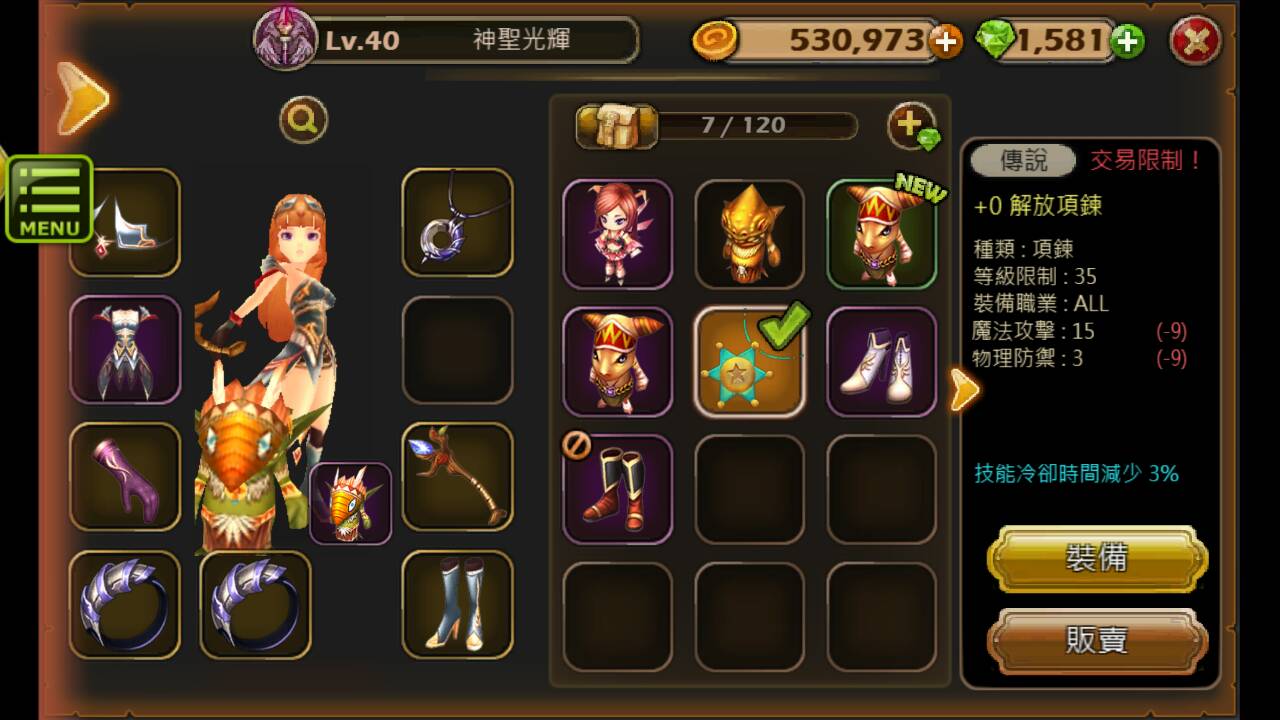Select the equipped necklace slot
Image resolution: width=1280 pixels, height=720 pixels.
tap(457, 221)
